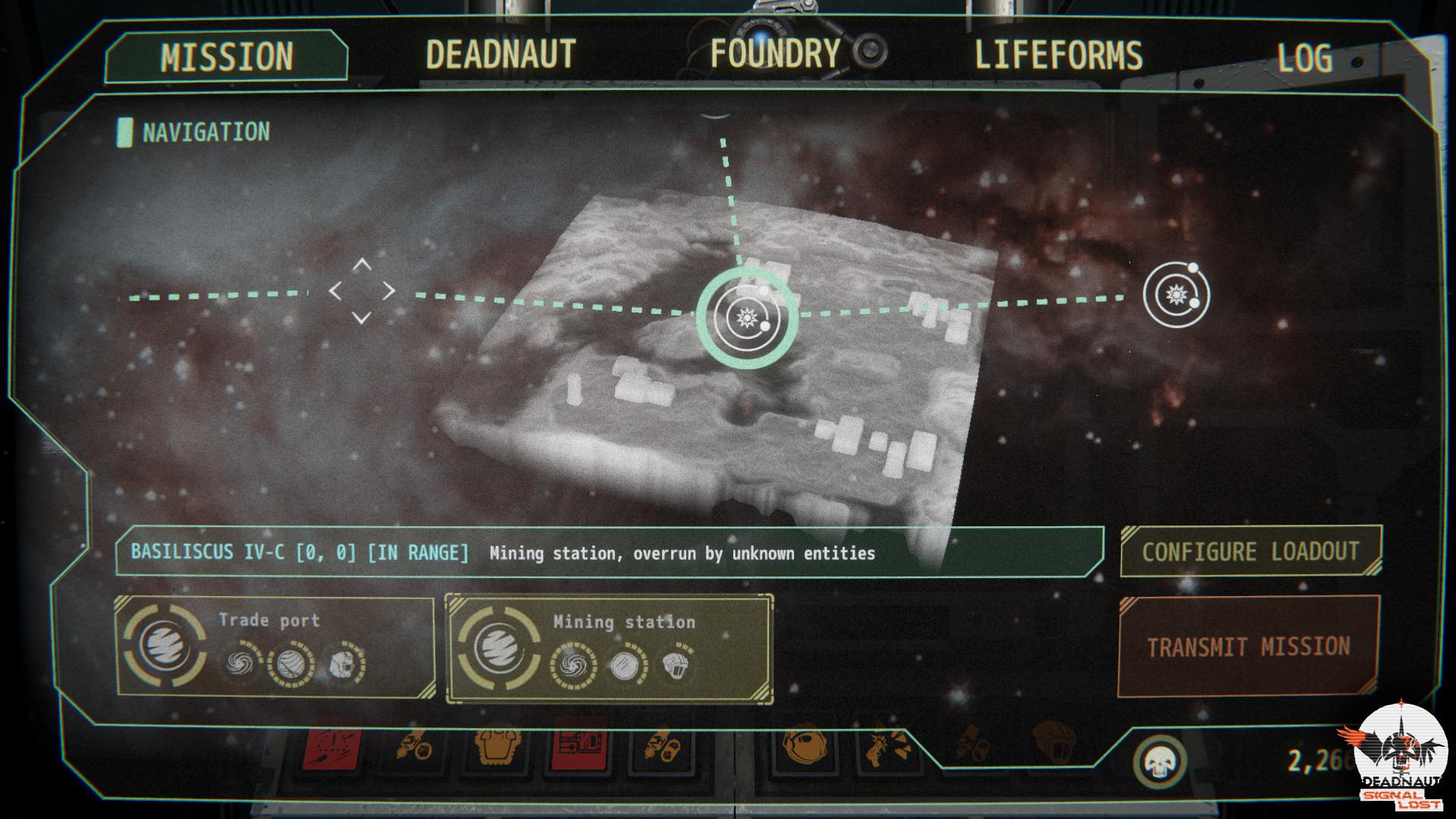Click CONFIGURE LOADOUT button
Screen dimensions: 1456x819
coord(1250,551)
